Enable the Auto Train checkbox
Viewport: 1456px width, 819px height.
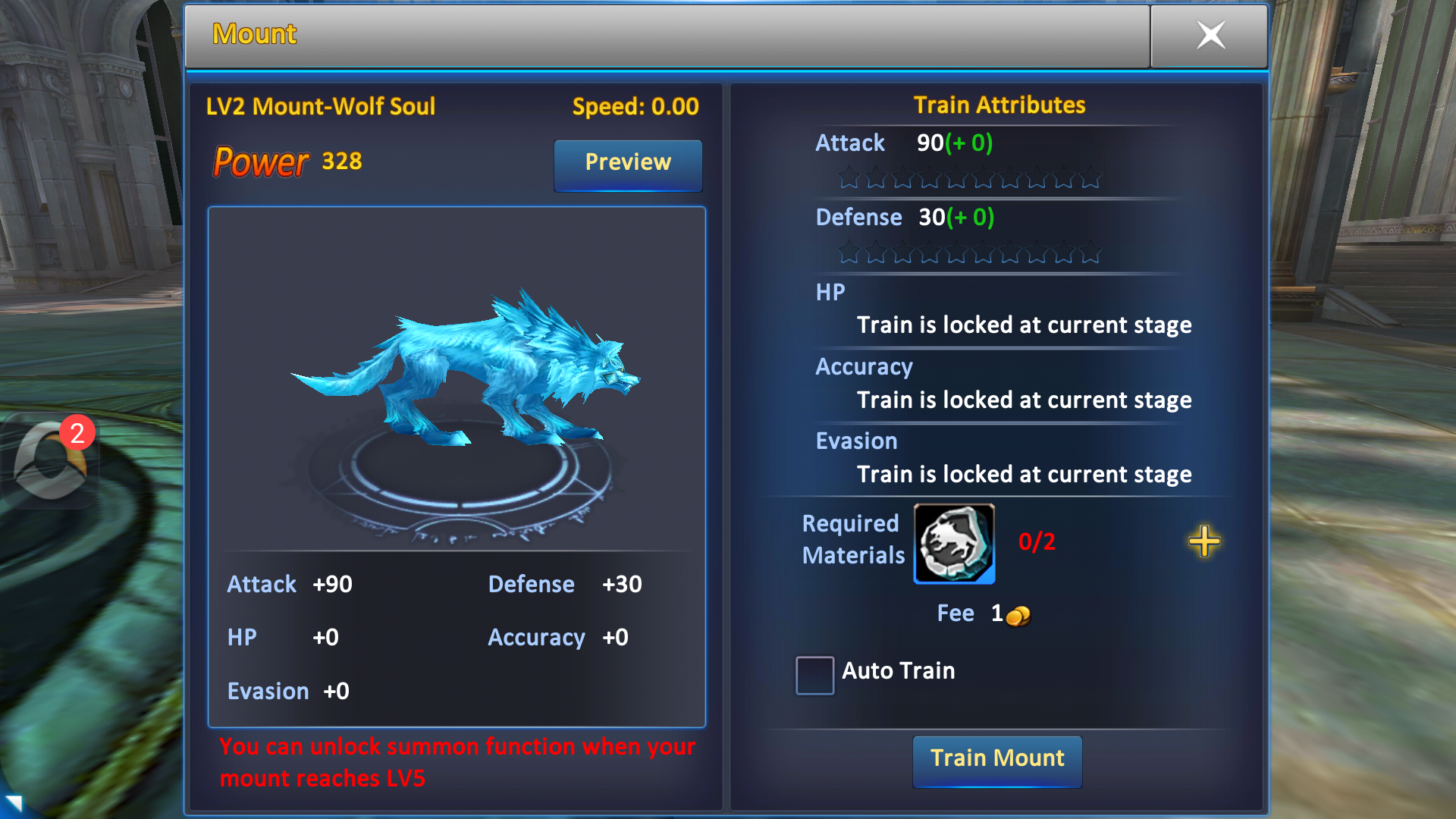[814, 675]
